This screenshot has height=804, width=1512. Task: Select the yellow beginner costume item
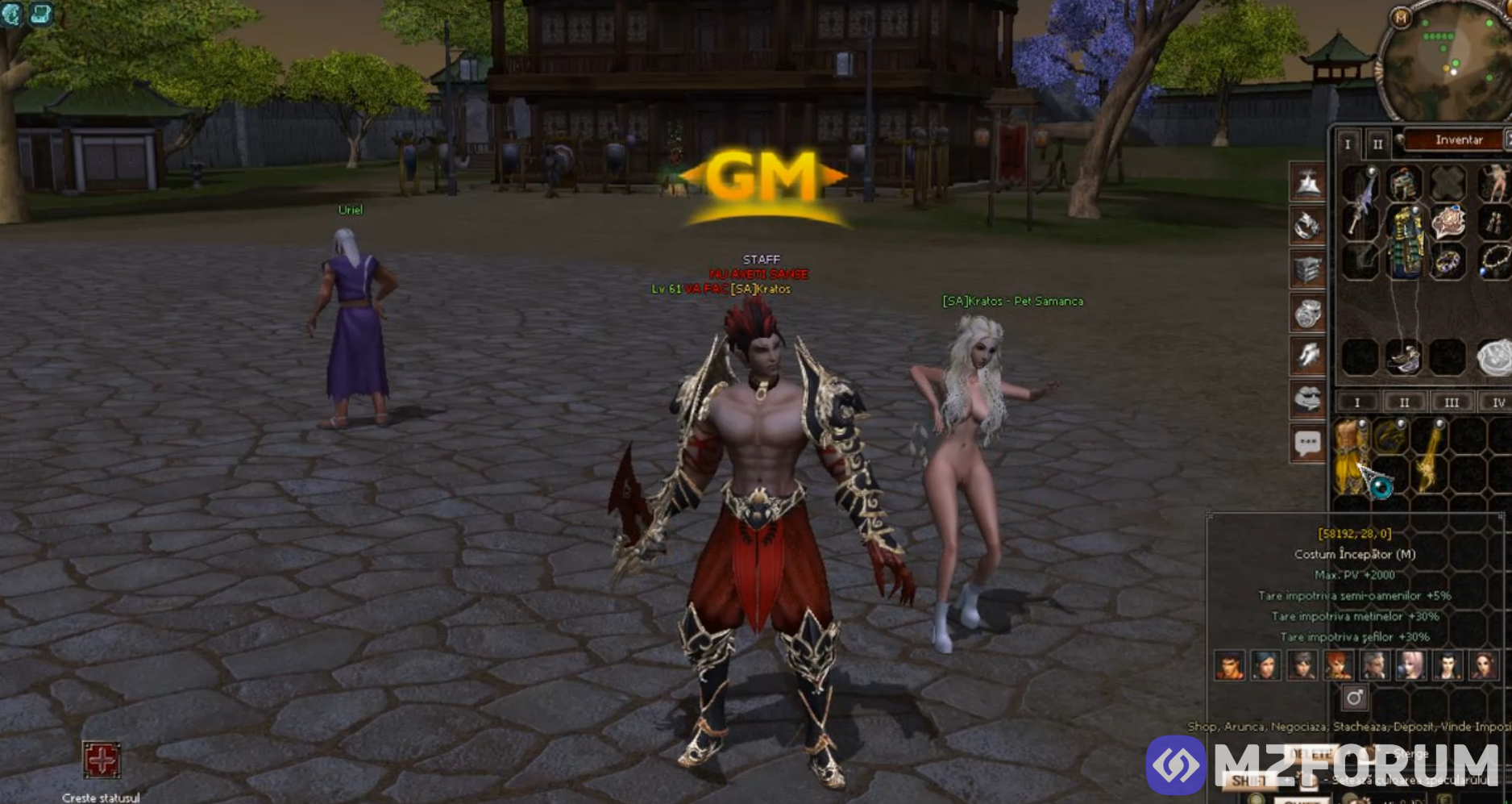point(1349,456)
